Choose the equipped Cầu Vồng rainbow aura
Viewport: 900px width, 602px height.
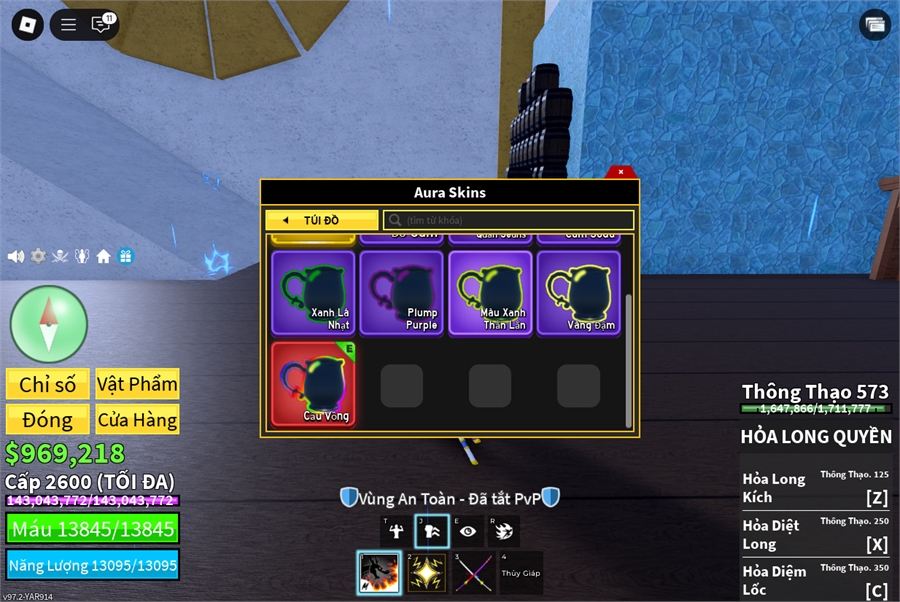tap(314, 384)
